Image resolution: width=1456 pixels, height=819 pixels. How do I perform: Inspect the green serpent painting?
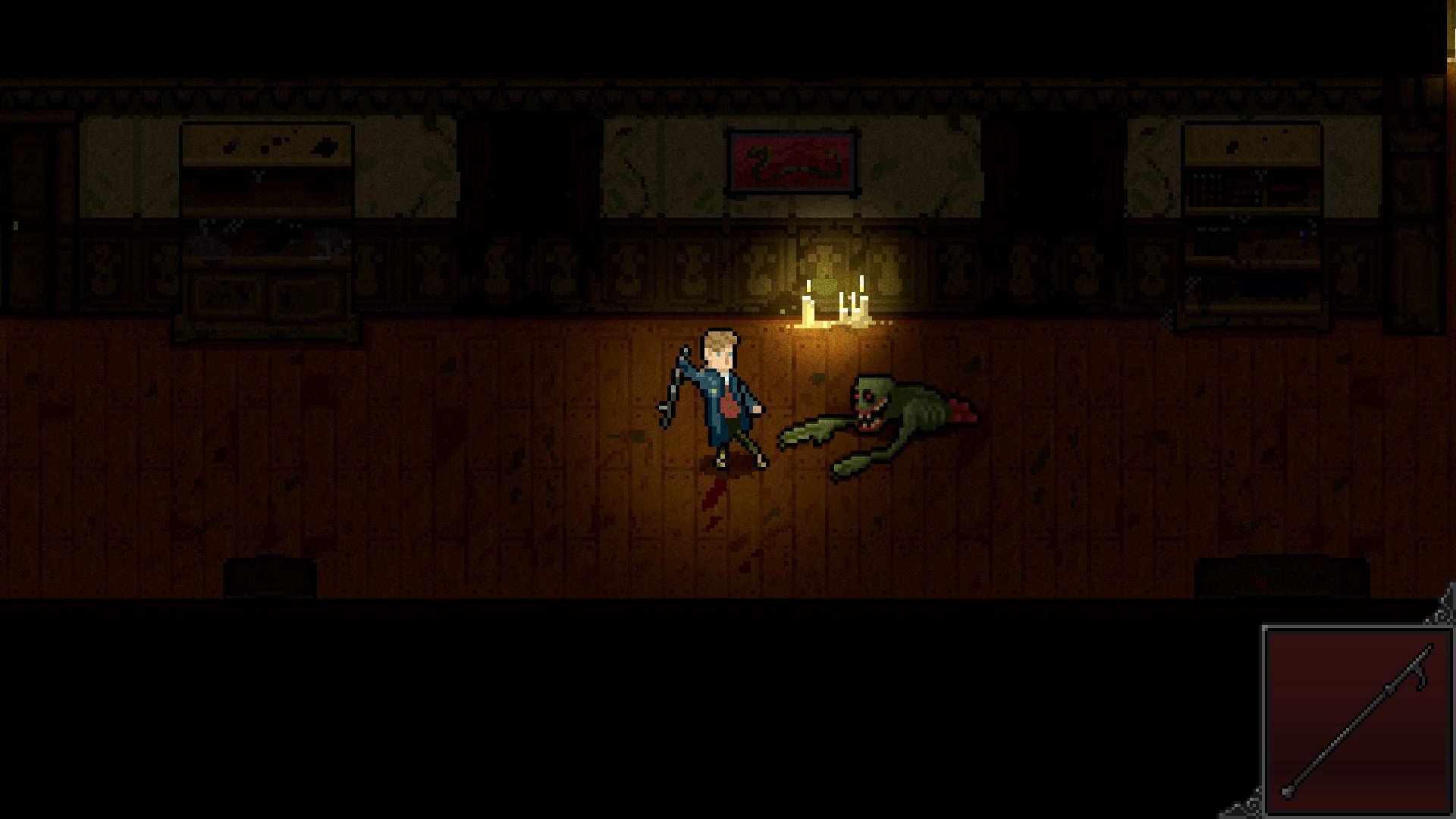point(792,163)
